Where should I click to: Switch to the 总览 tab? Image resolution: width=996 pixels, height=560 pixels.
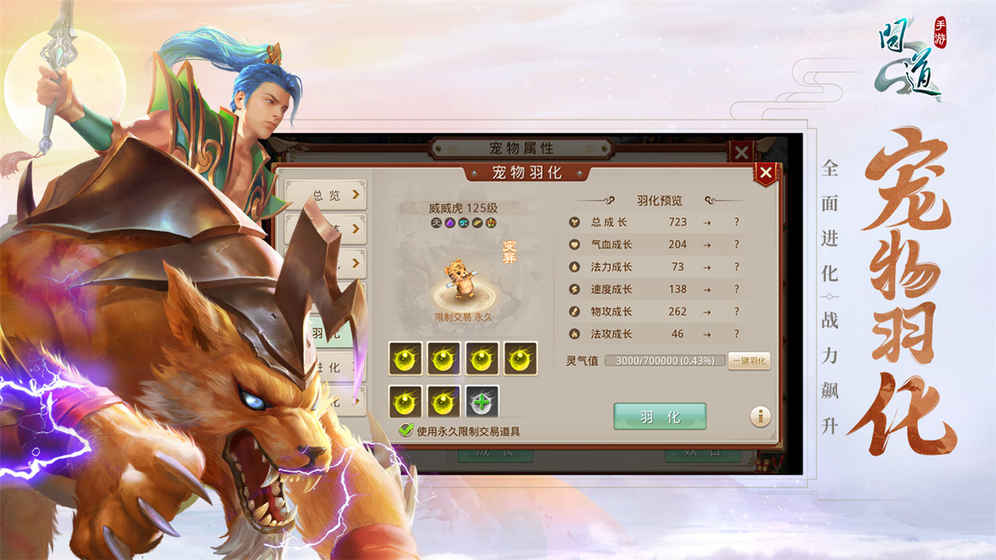[x=325, y=194]
